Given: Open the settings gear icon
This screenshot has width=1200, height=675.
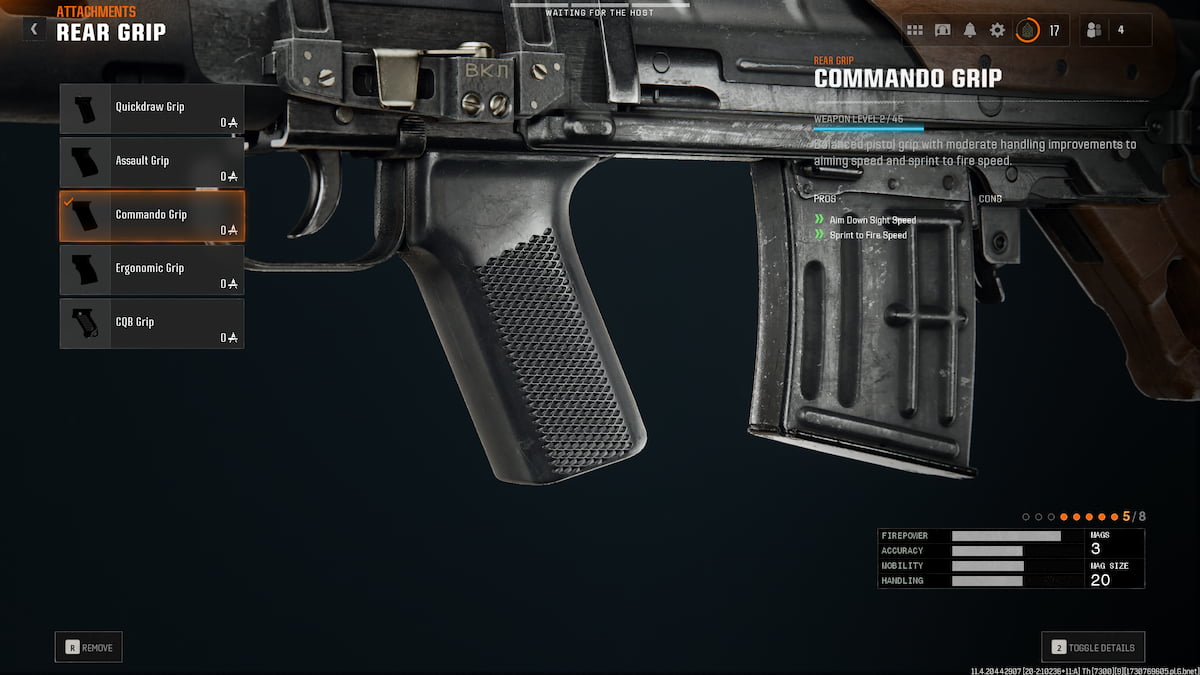Looking at the screenshot, I should pyautogui.click(x=997, y=30).
